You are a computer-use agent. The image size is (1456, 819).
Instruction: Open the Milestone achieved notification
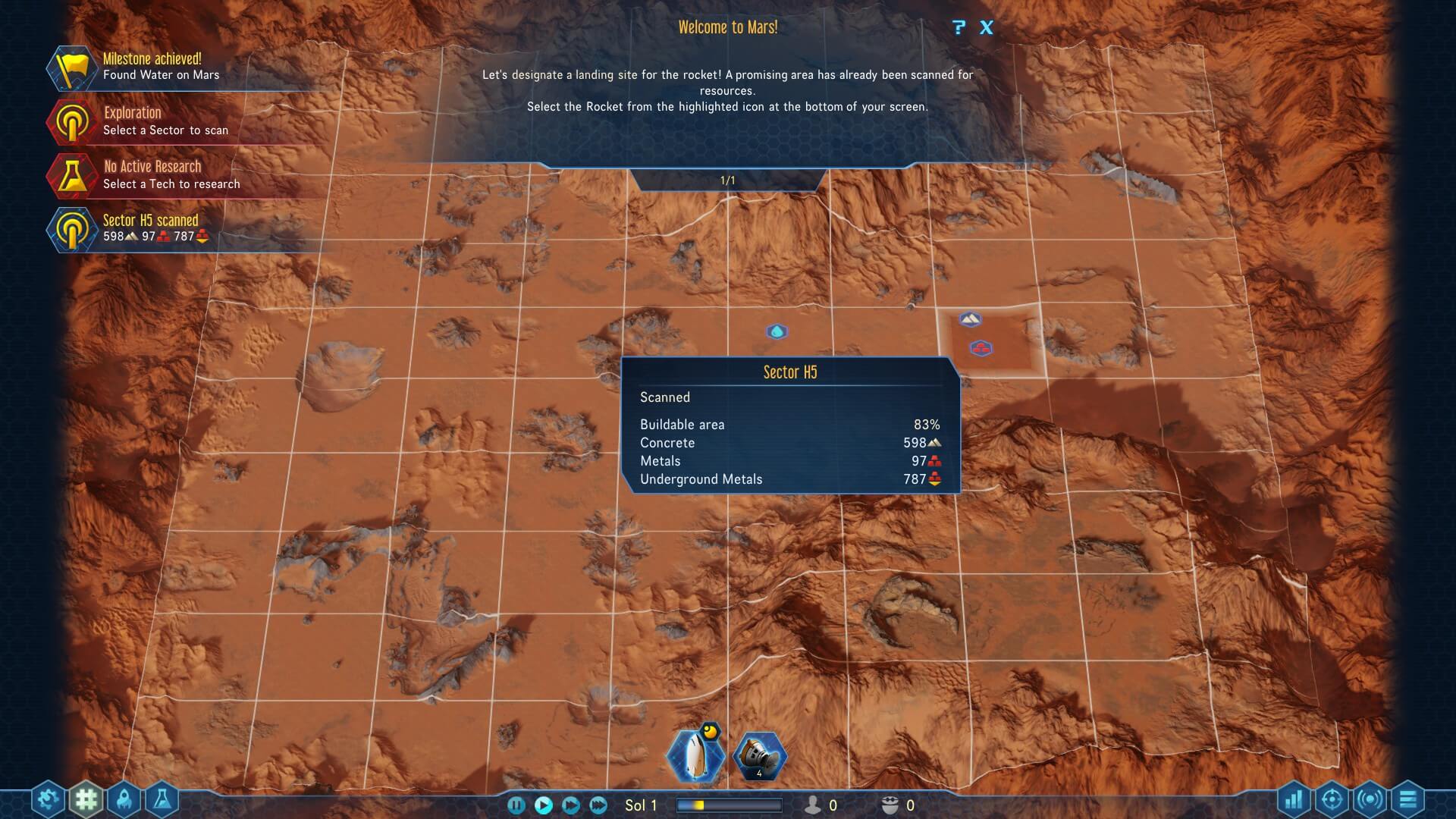[152, 67]
